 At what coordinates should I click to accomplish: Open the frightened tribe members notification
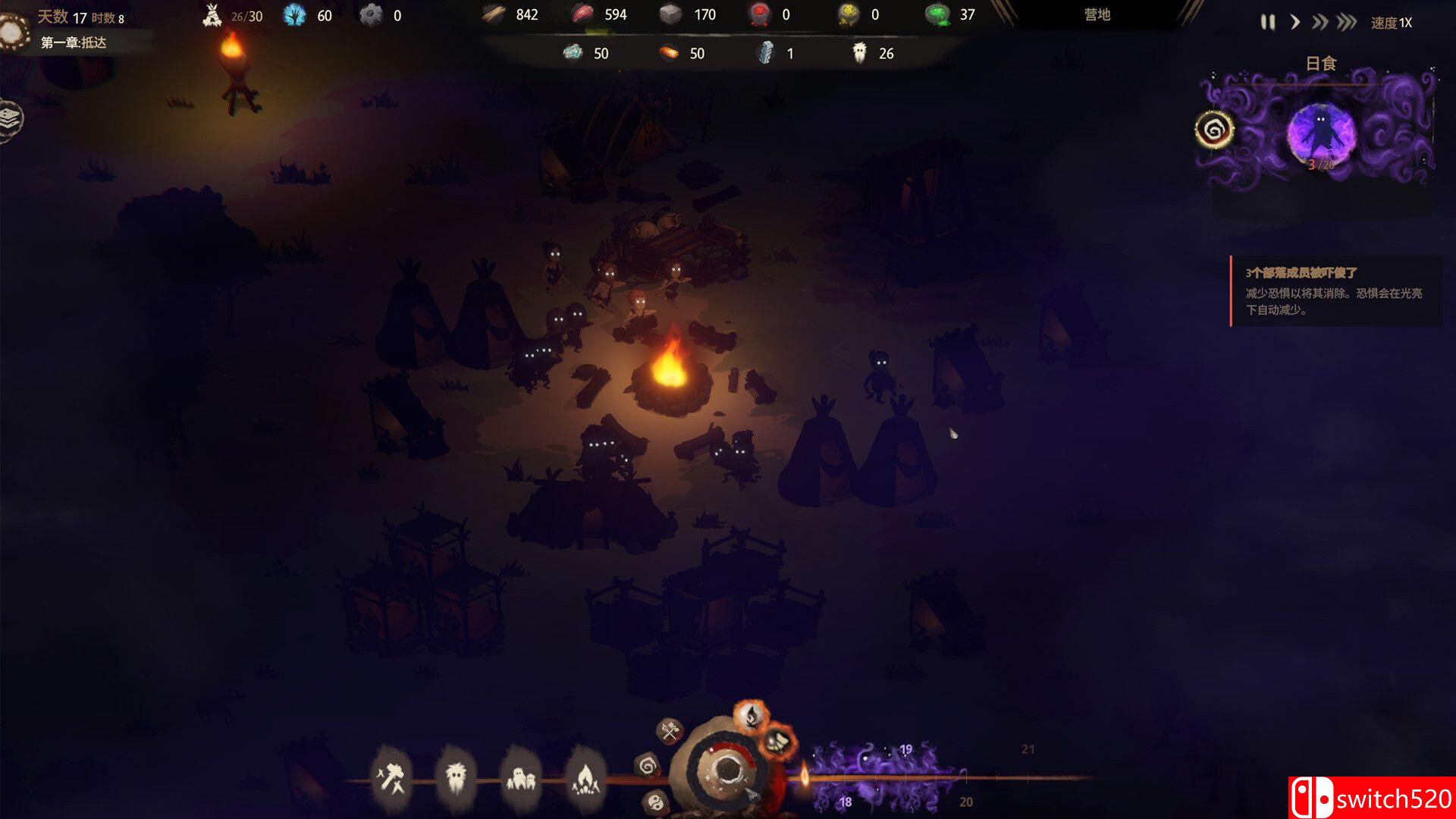[x=1335, y=290]
